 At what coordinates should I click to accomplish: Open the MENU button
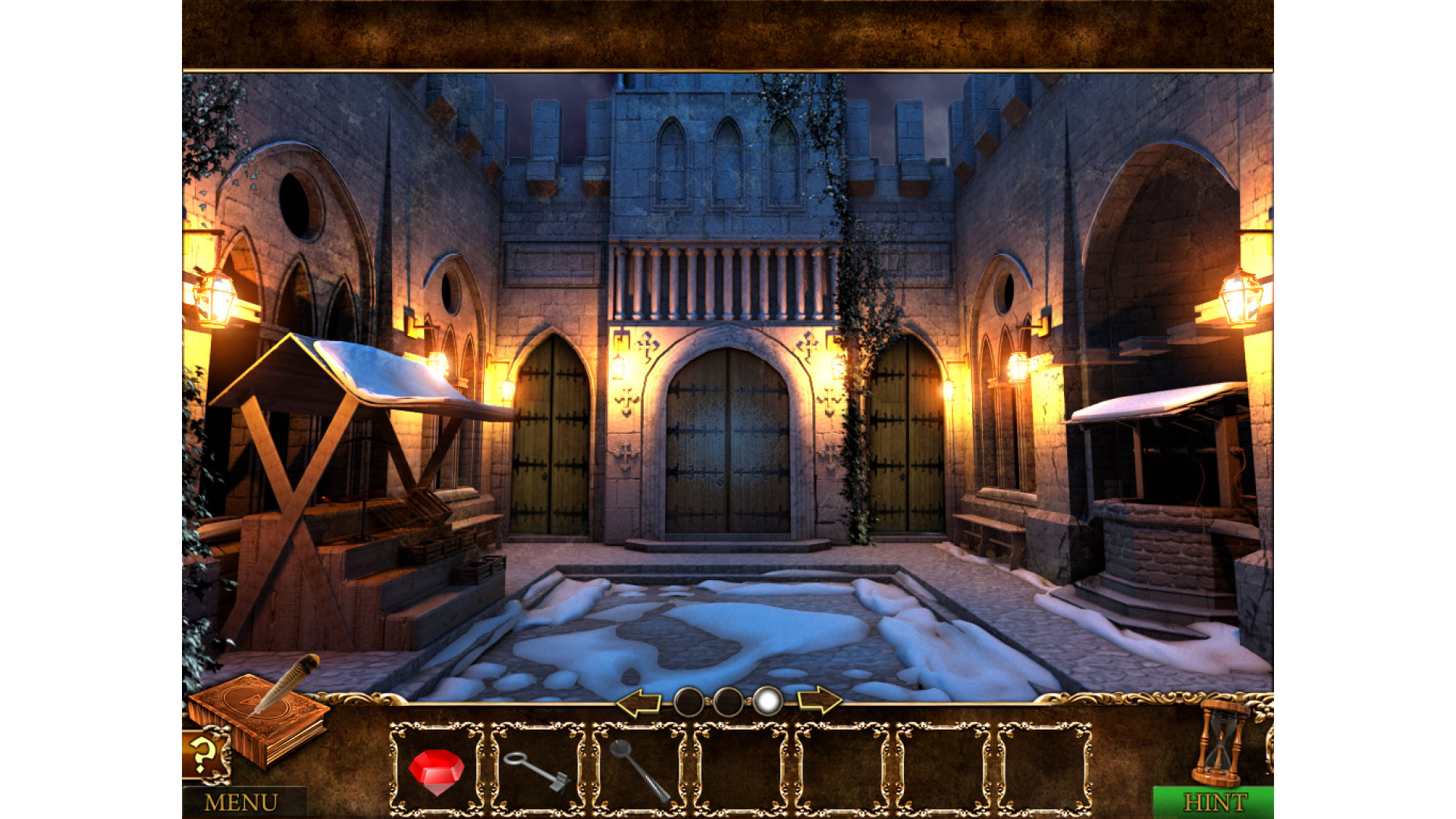click(x=241, y=802)
